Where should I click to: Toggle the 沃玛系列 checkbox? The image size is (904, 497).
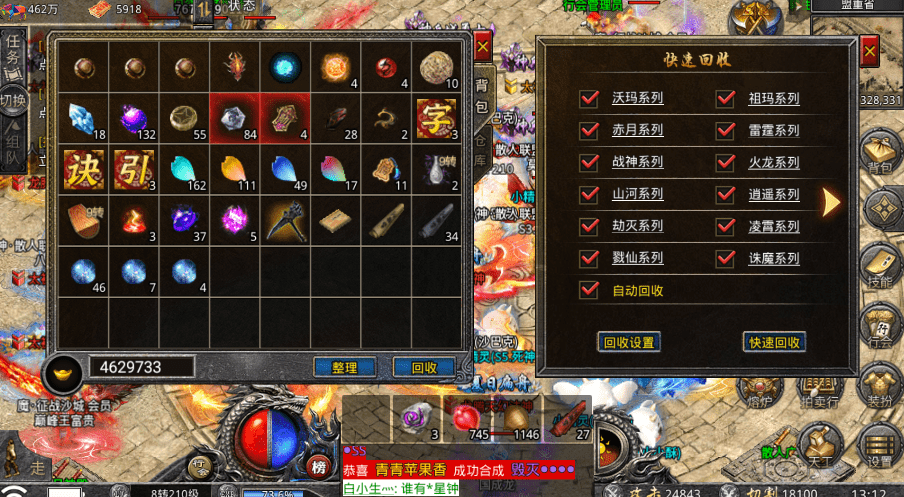590,98
